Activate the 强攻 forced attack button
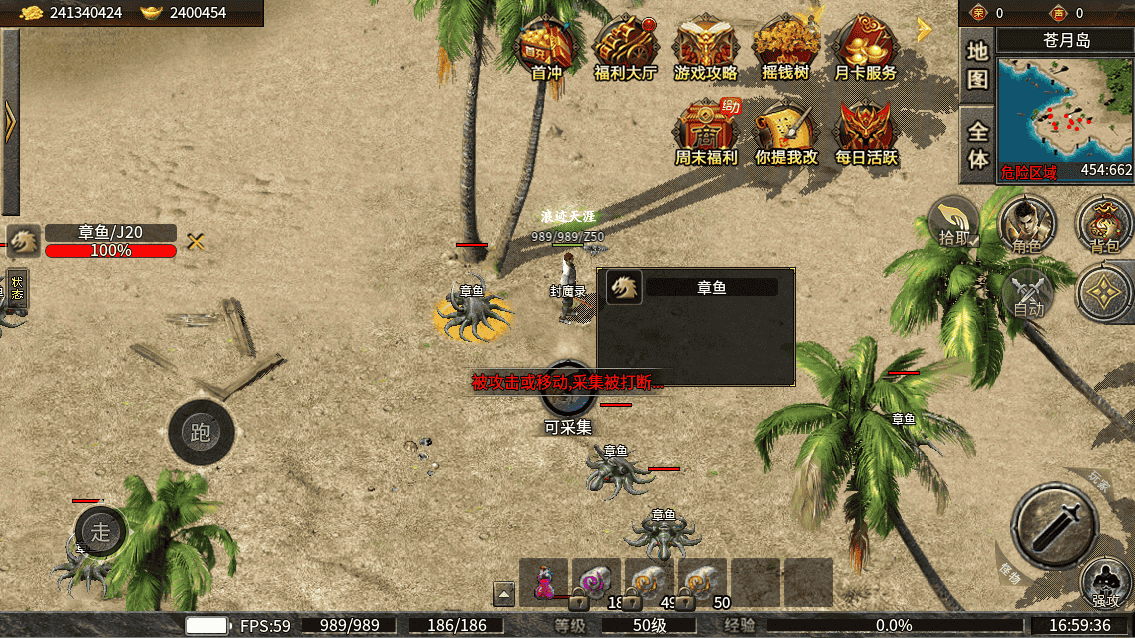The image size is (1135, 638). pyautogui.click(x=1105, y=583)
